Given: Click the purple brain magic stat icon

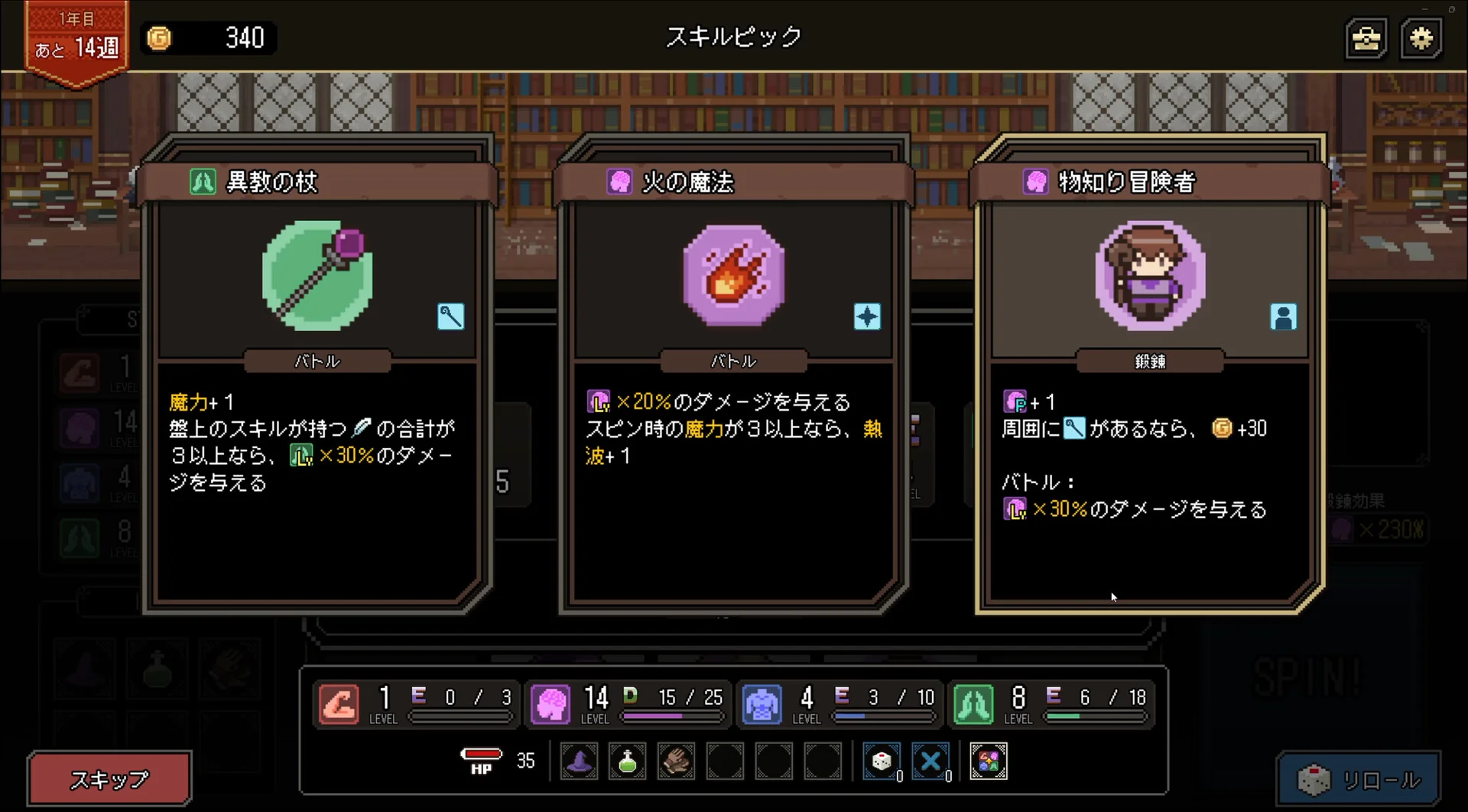Looking at the screenshot, I should [550, 703].
